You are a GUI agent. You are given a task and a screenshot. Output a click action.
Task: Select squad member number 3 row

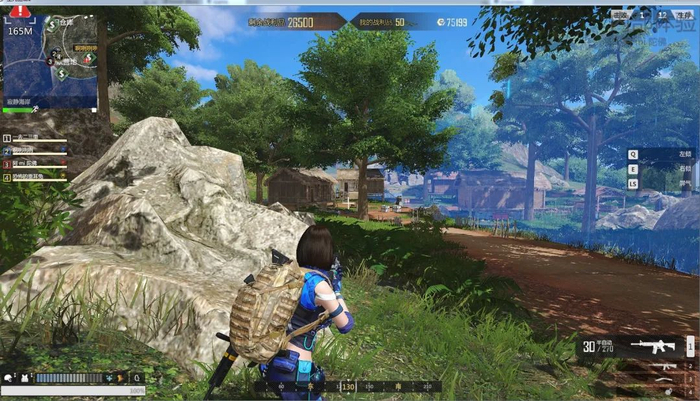point(34,163)
